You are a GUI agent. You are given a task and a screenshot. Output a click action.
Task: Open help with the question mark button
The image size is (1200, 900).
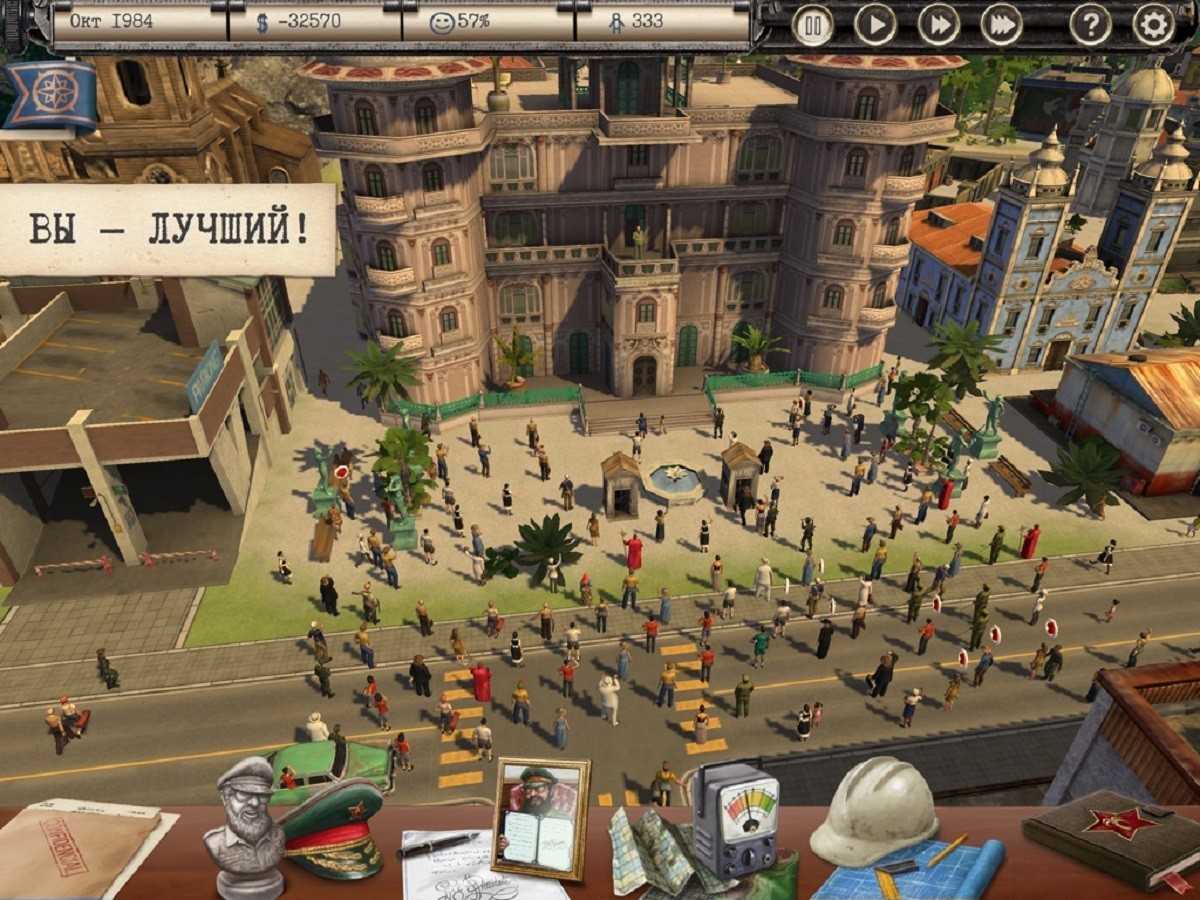pos(1090,24)
